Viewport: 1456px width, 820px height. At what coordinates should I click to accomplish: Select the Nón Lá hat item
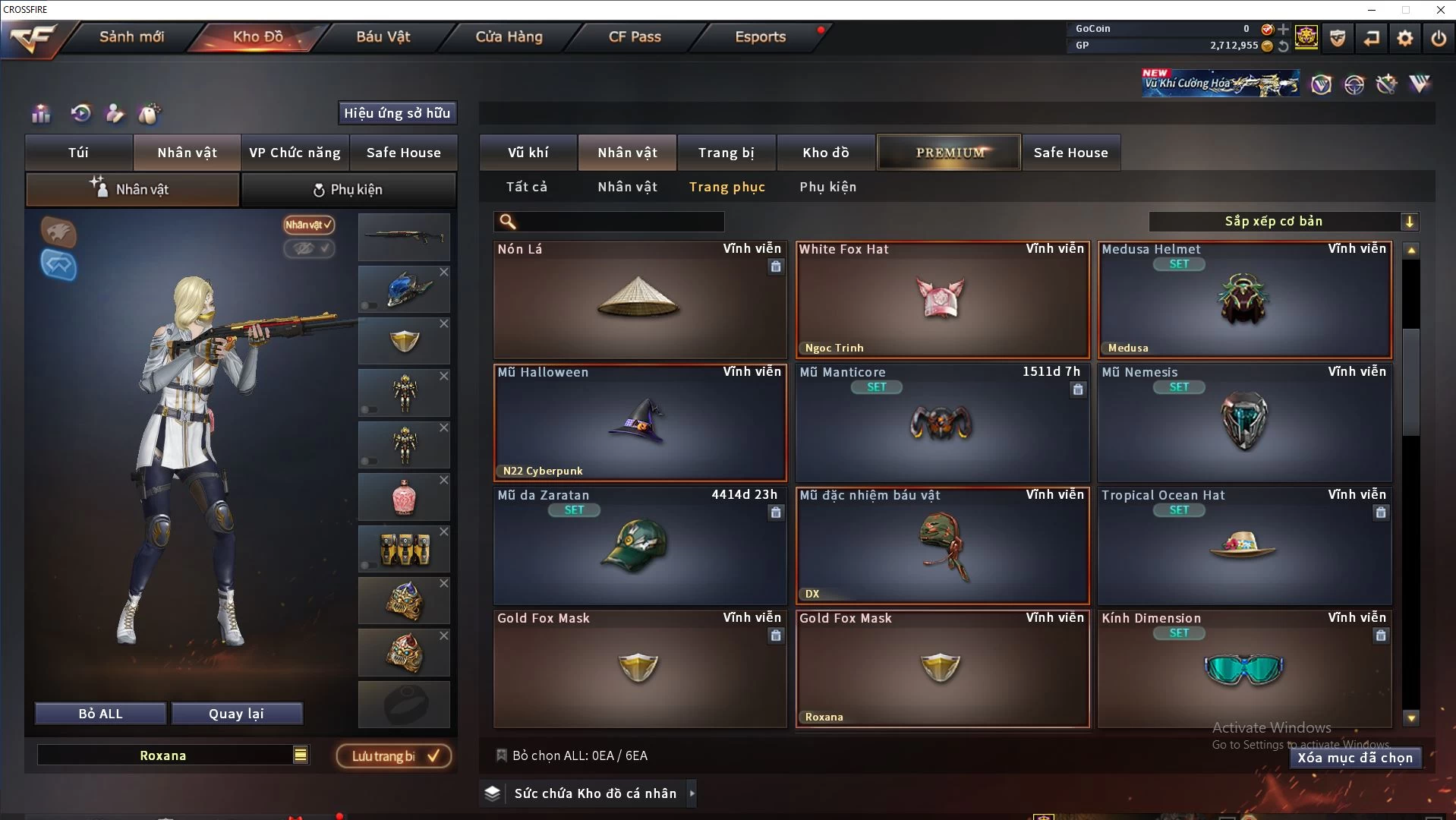pos(639,300)
